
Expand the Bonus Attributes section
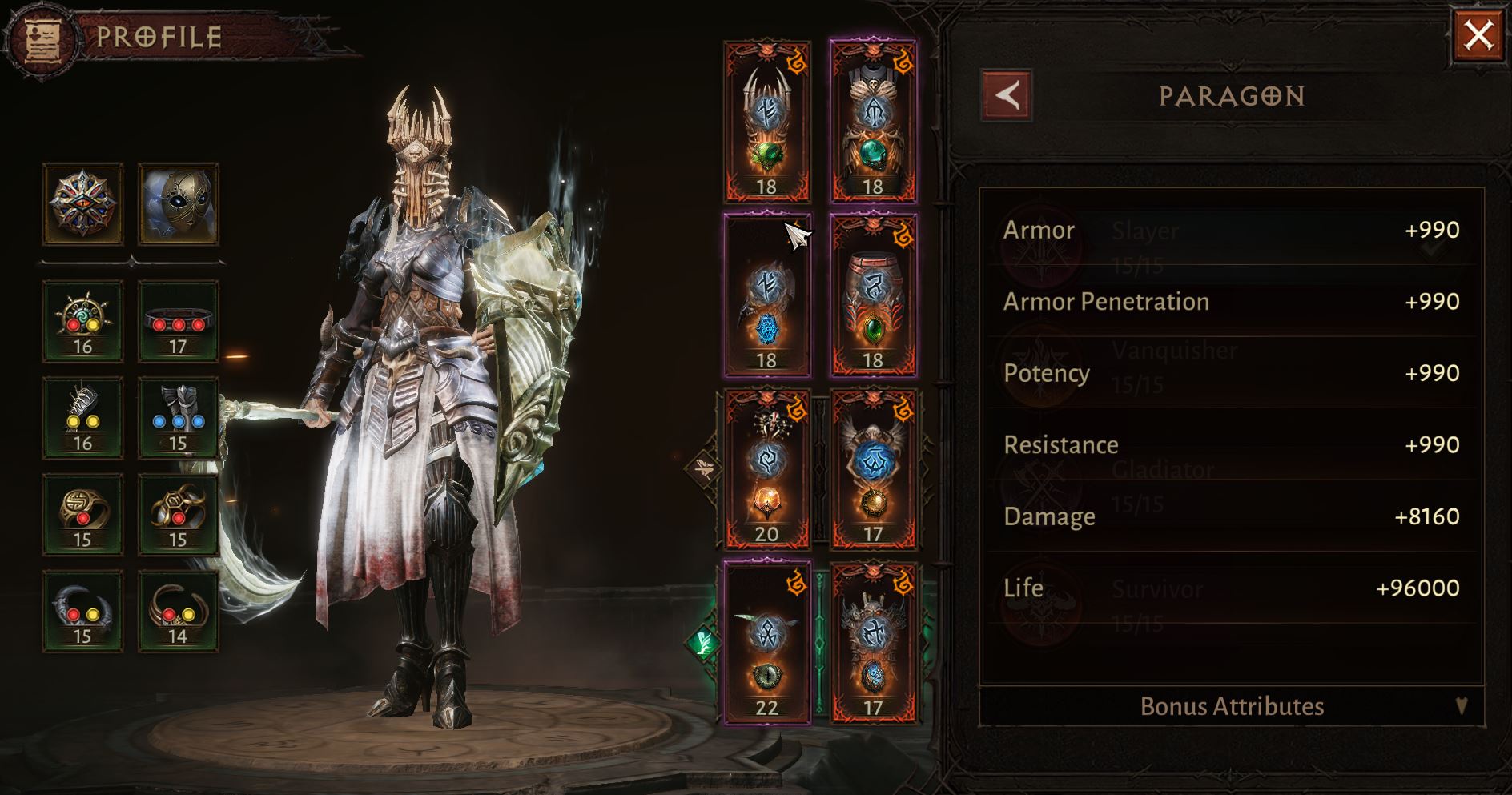(1232, 706)
